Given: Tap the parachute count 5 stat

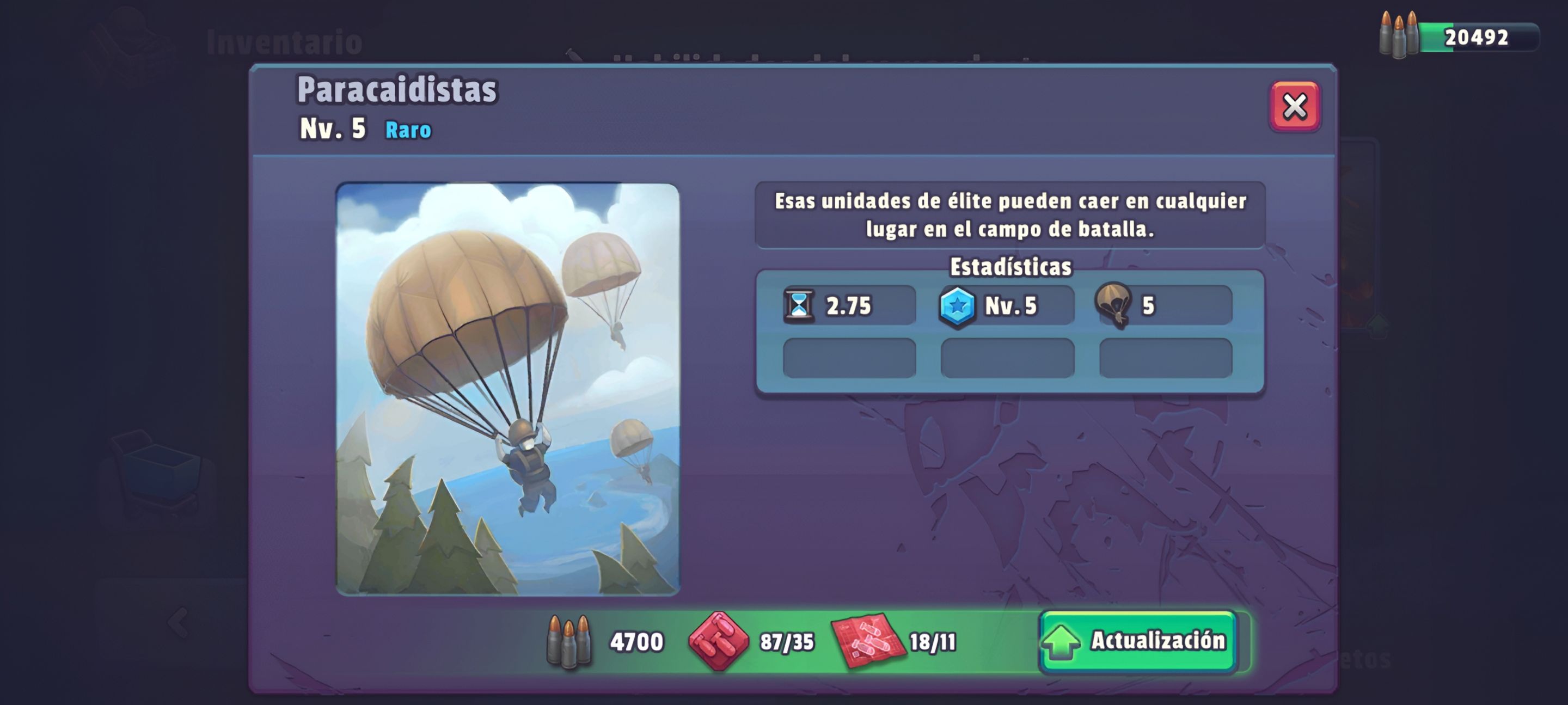Looking at the screenshot, I should (1164, 305).
